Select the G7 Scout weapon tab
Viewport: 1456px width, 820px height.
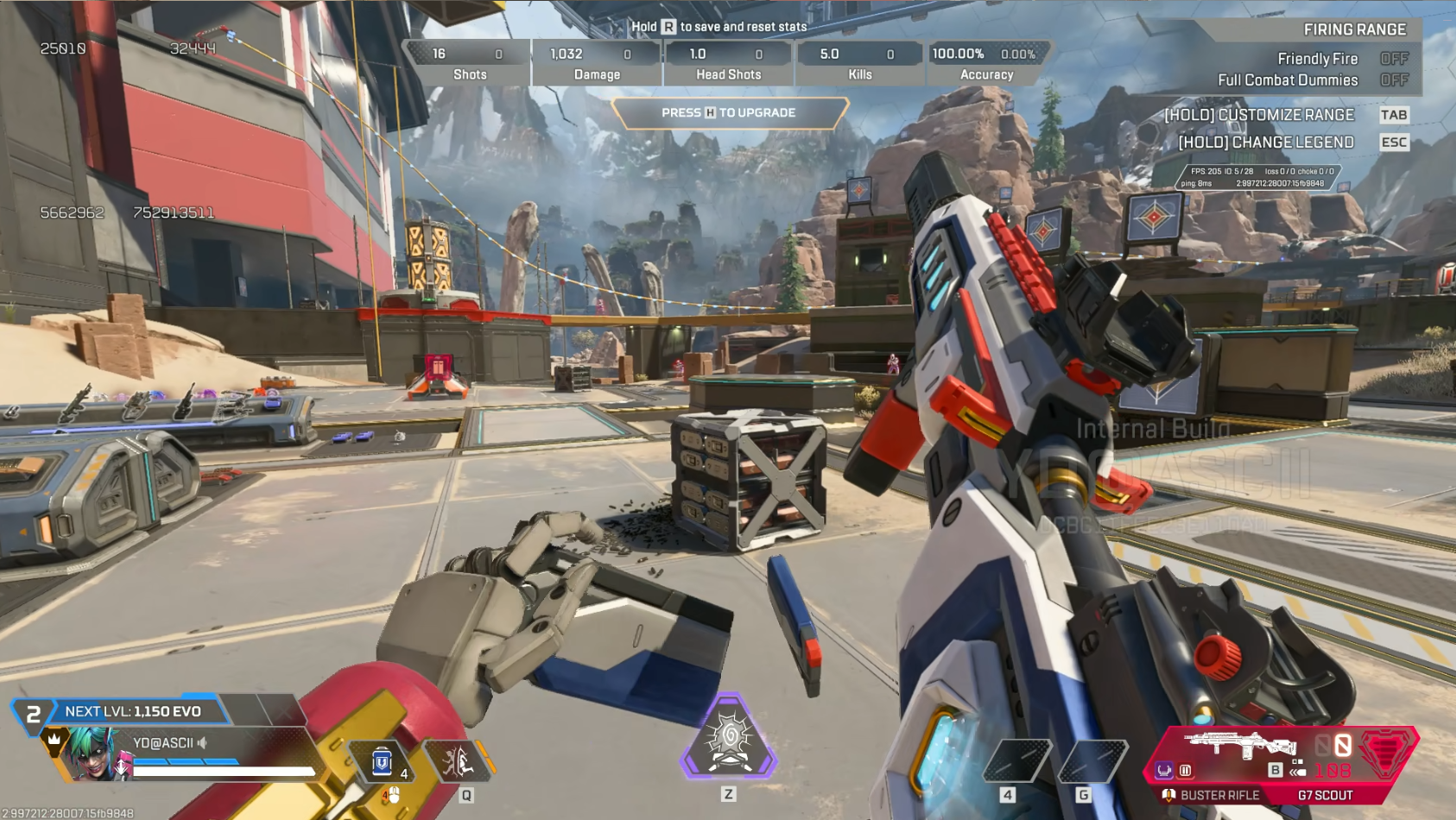coord(1325,795)
